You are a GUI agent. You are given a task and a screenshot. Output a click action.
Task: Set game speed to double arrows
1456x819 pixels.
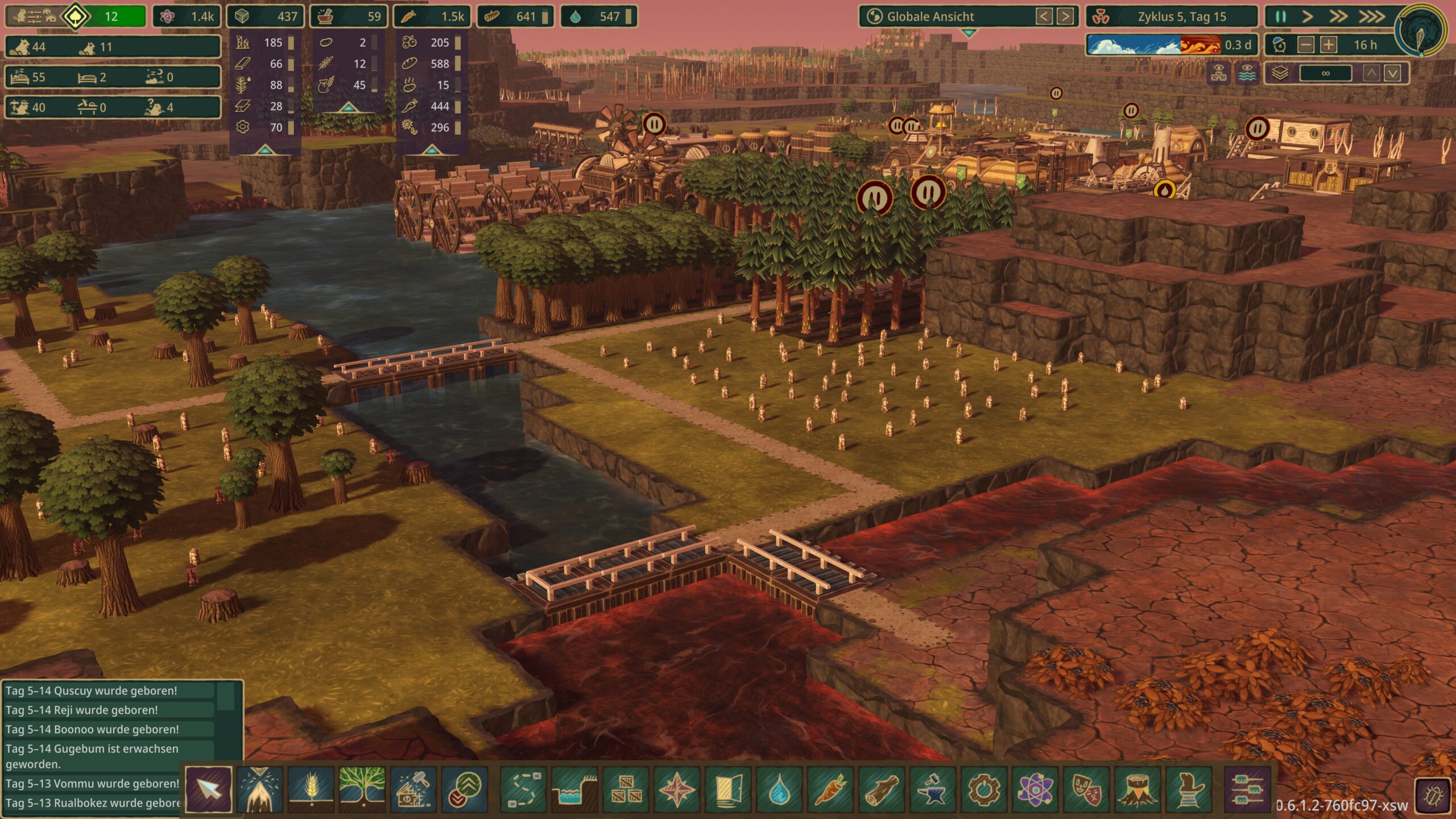1338,16
